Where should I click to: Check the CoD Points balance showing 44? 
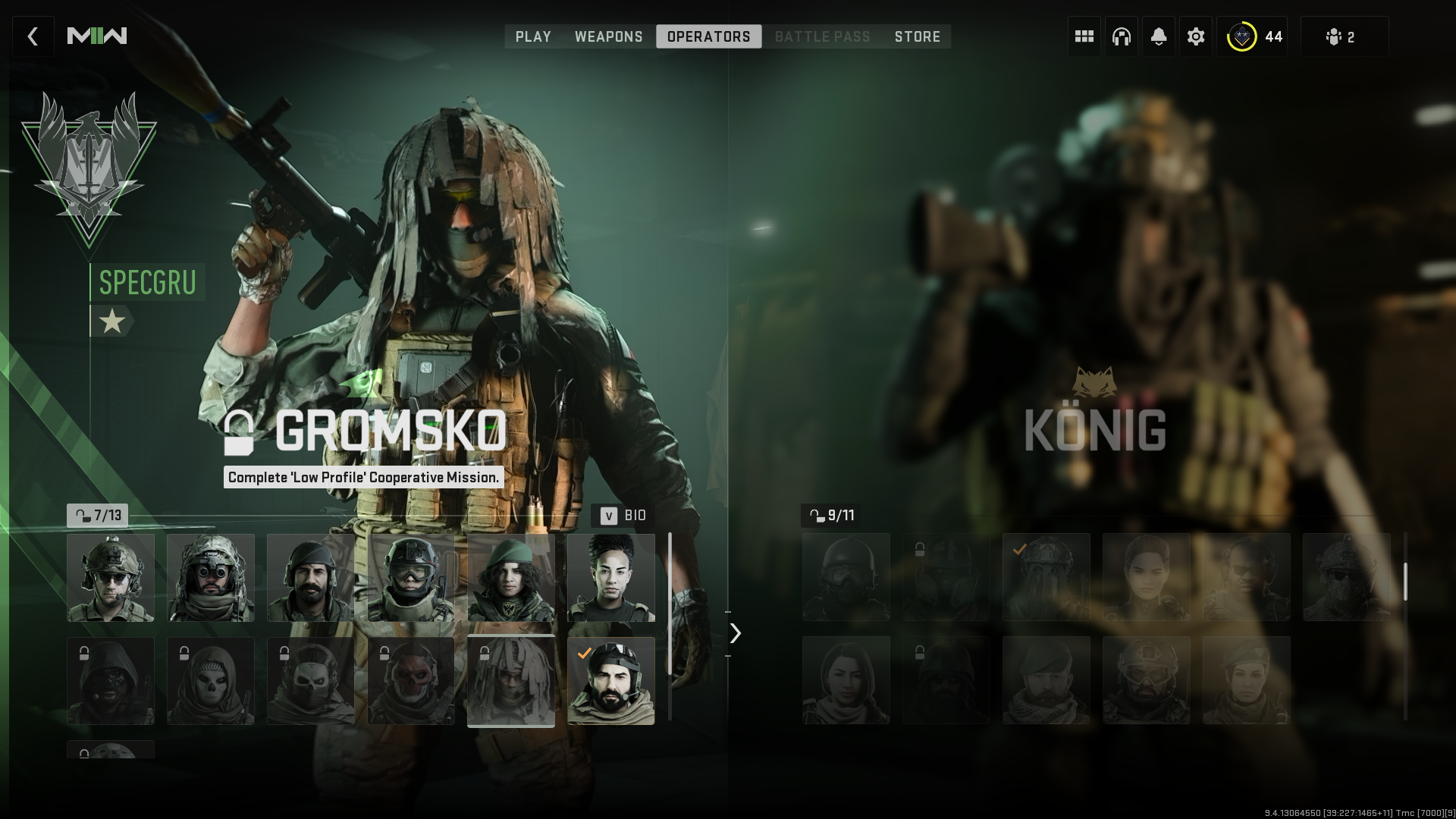[x=1253, y=36]
